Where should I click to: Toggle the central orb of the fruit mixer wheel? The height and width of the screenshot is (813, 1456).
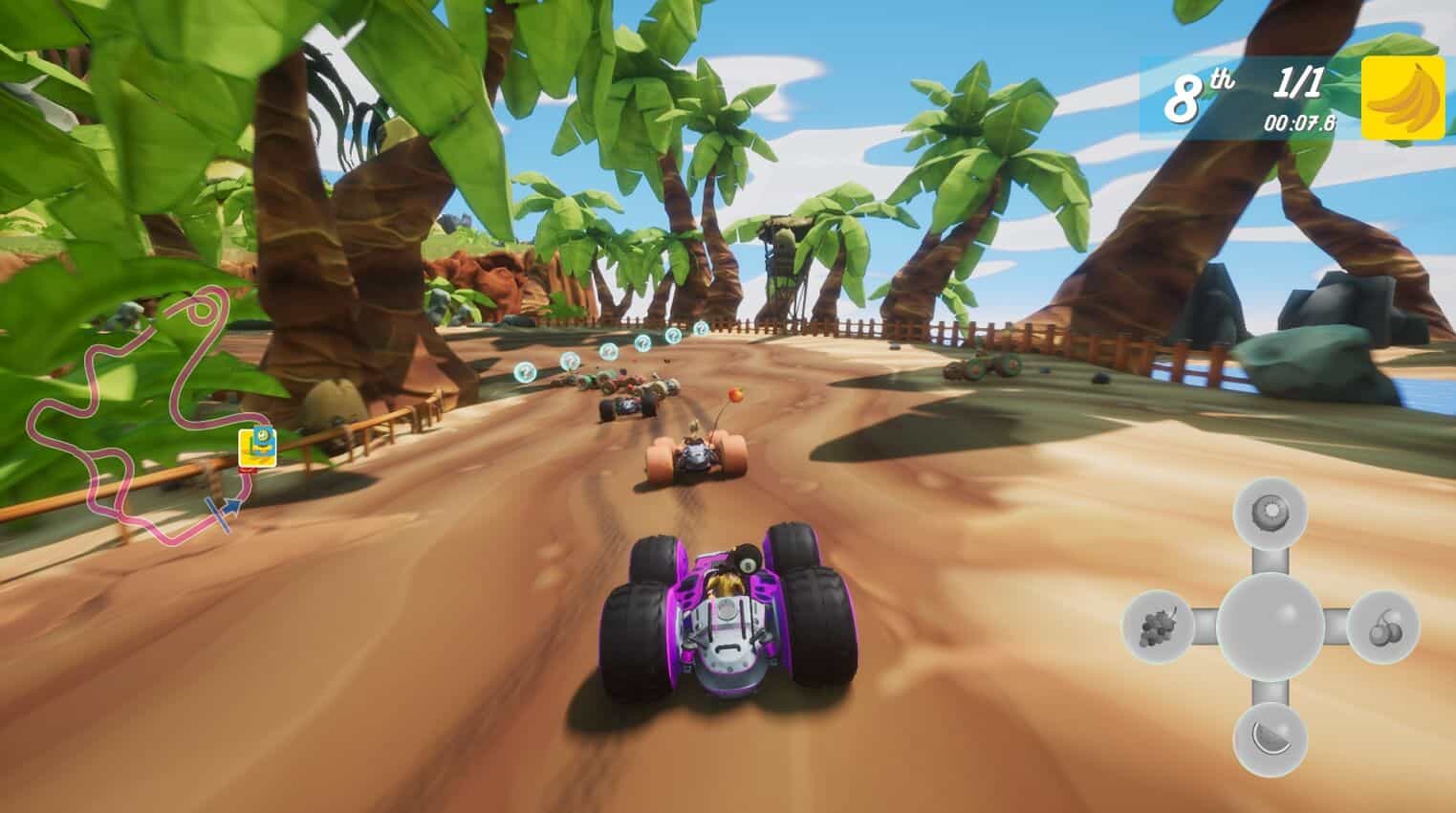click(1271, 626)
